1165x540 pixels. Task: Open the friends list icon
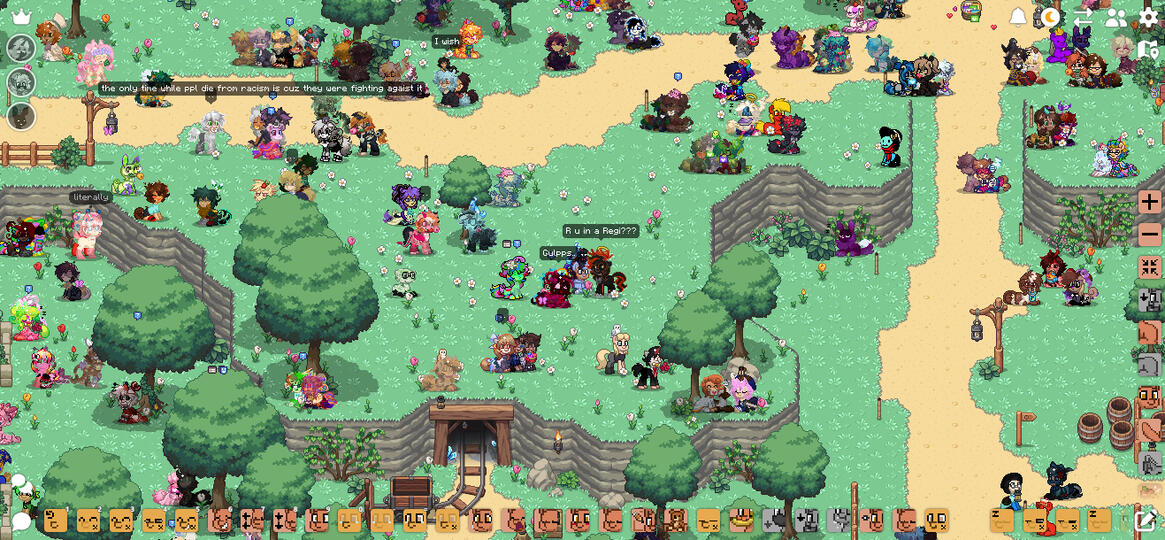[x=1116, y=17]
